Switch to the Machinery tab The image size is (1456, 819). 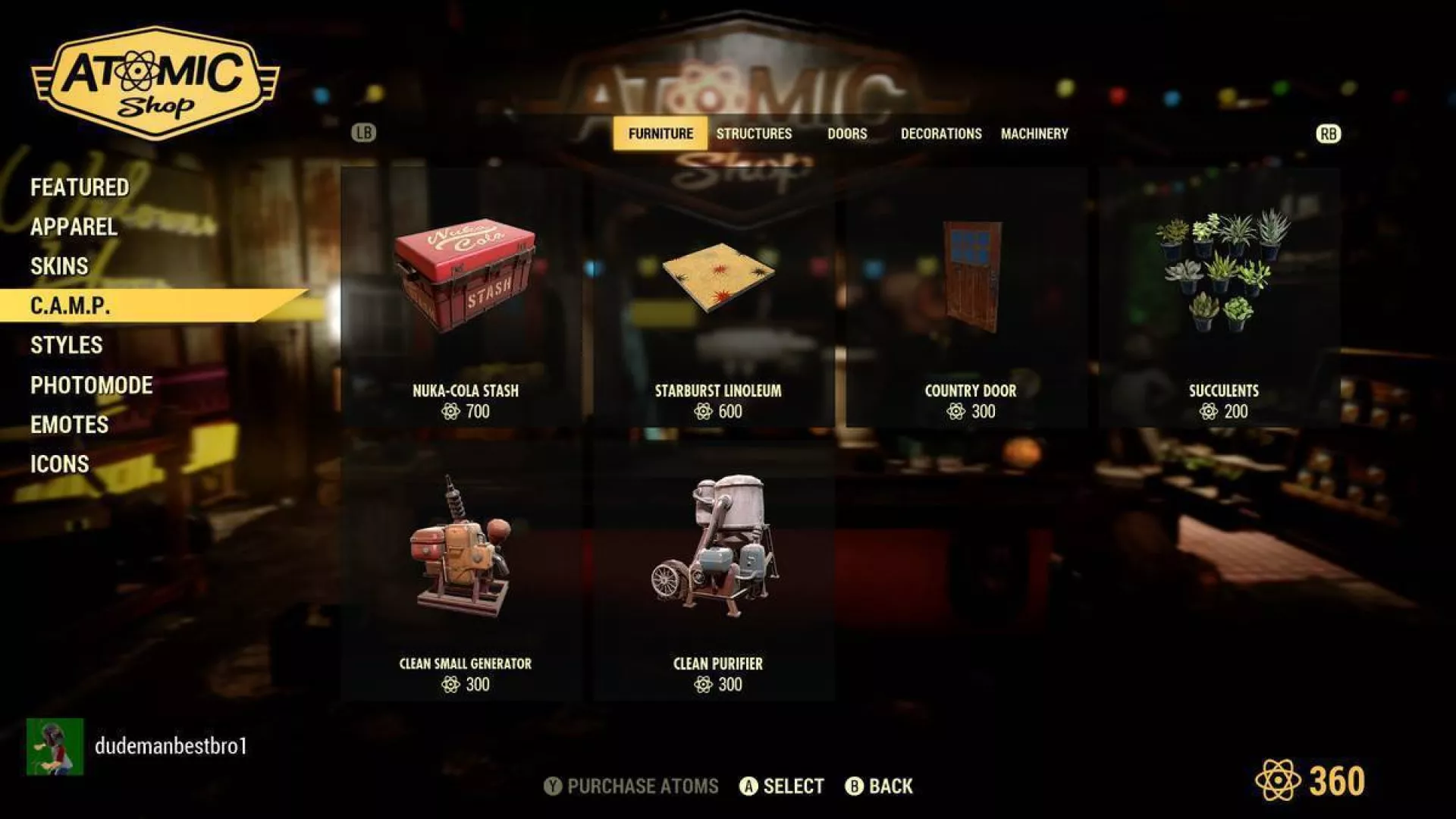point(1034,133)
